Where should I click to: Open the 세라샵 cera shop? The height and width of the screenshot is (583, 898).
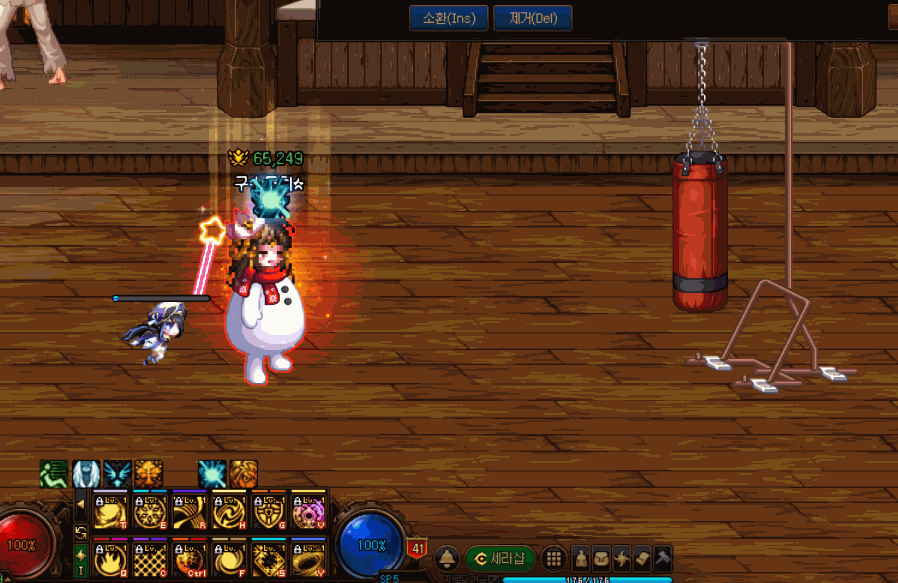pyautogui.click(x=500, y=558)
